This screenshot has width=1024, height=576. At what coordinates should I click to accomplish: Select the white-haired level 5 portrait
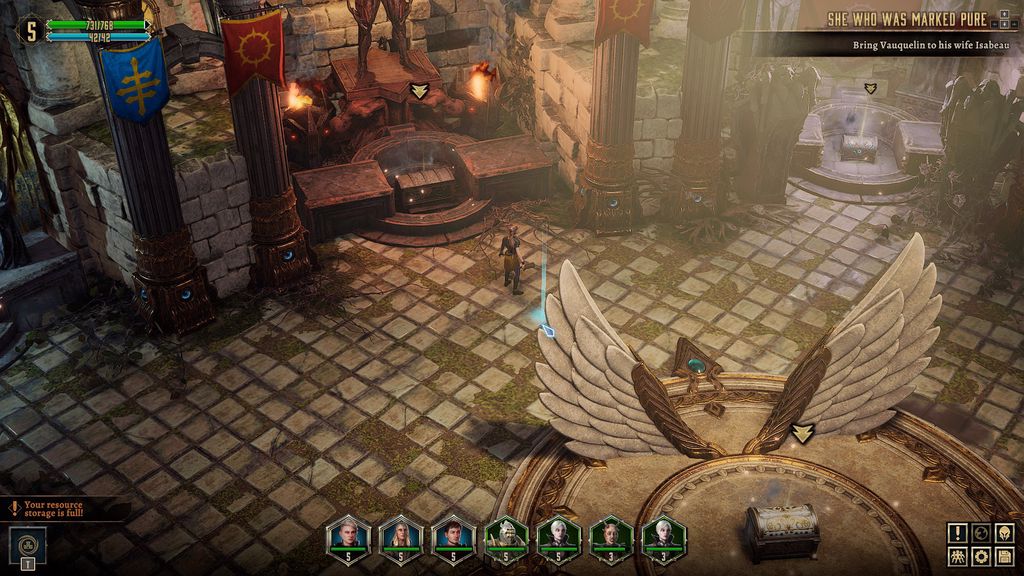pyautogui.click(x=557, y=537)
